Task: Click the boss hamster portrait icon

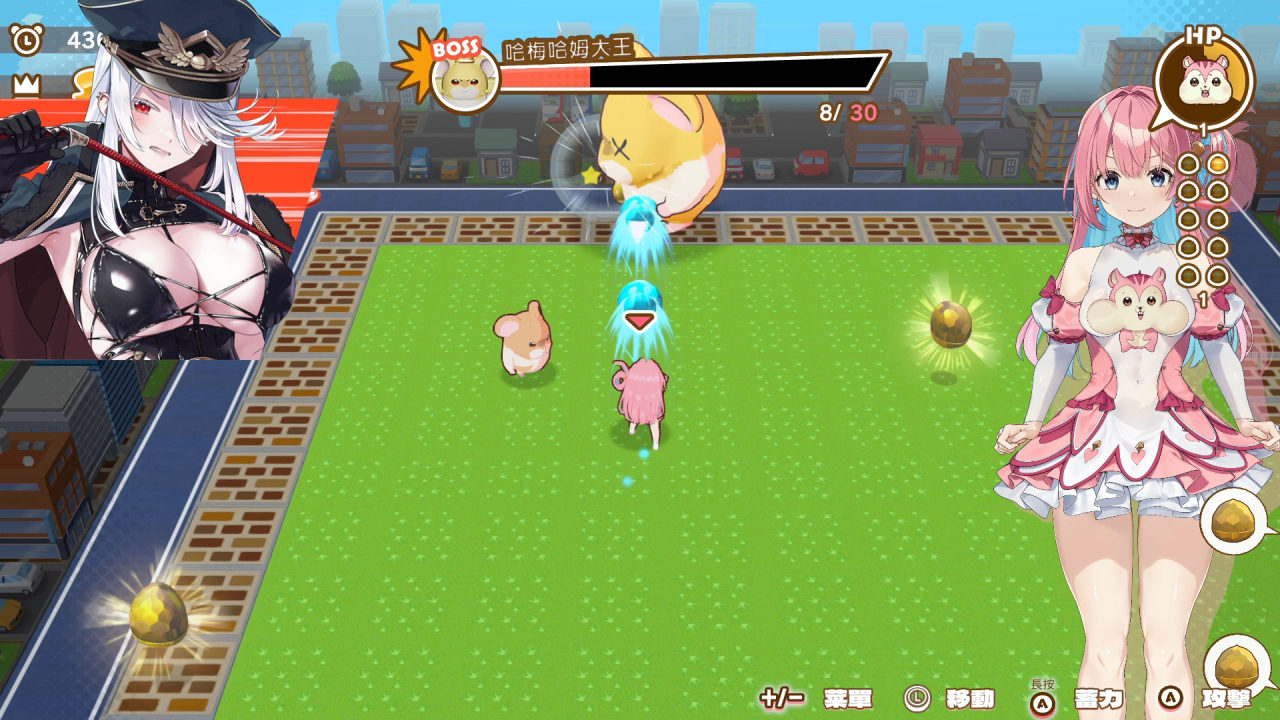Action: 465,79
